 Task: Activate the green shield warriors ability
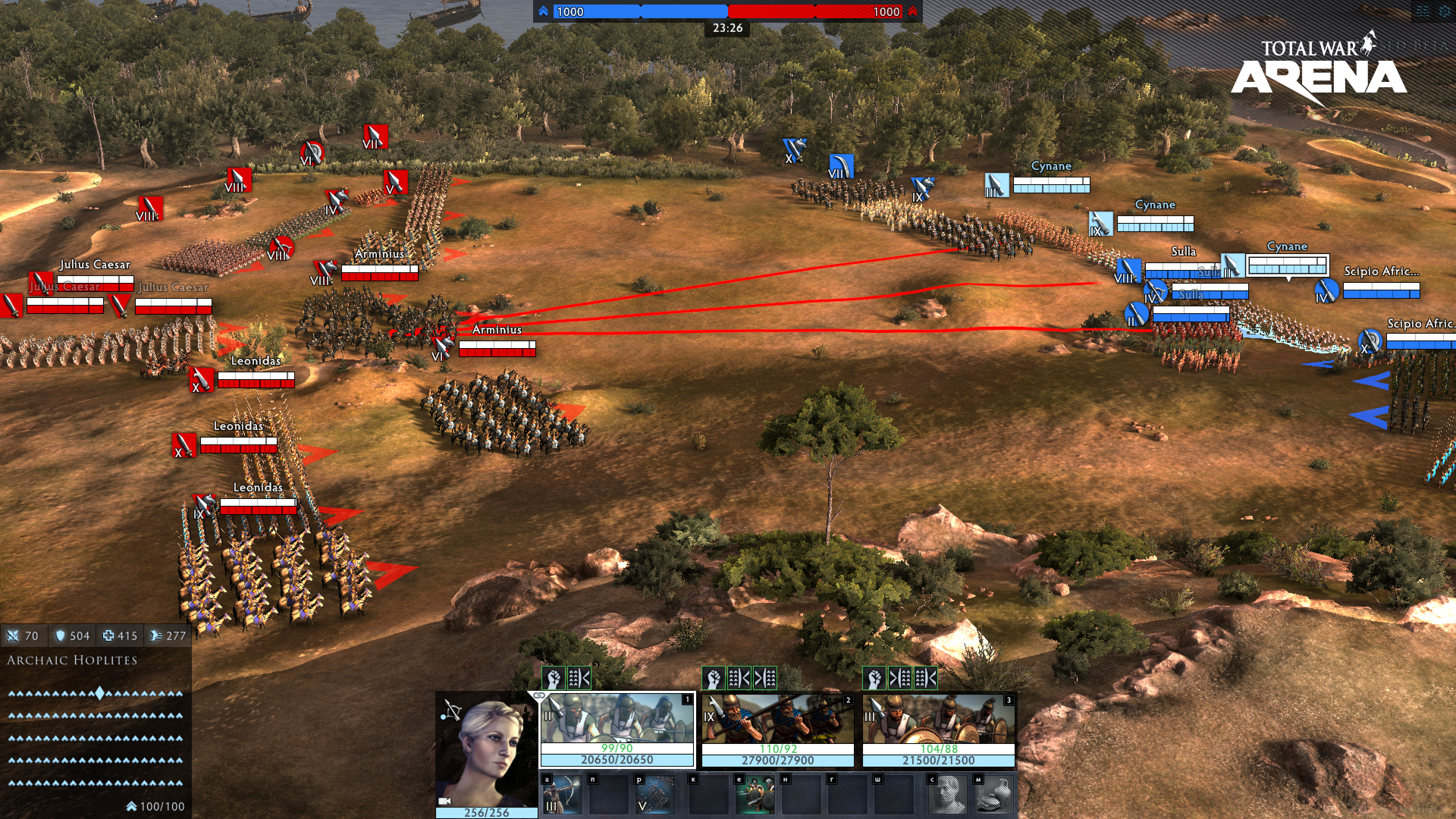755,795
